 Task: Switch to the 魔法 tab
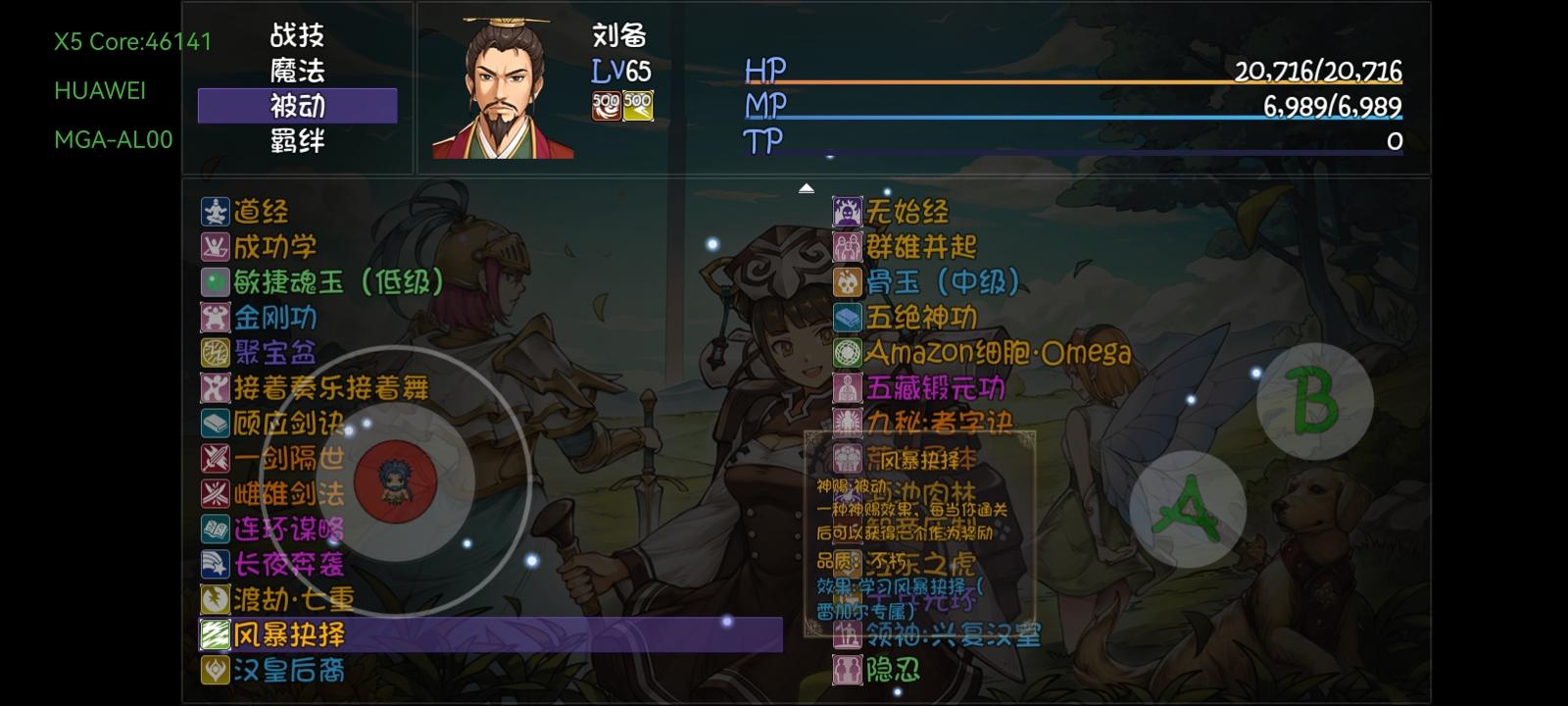point(297,71)
